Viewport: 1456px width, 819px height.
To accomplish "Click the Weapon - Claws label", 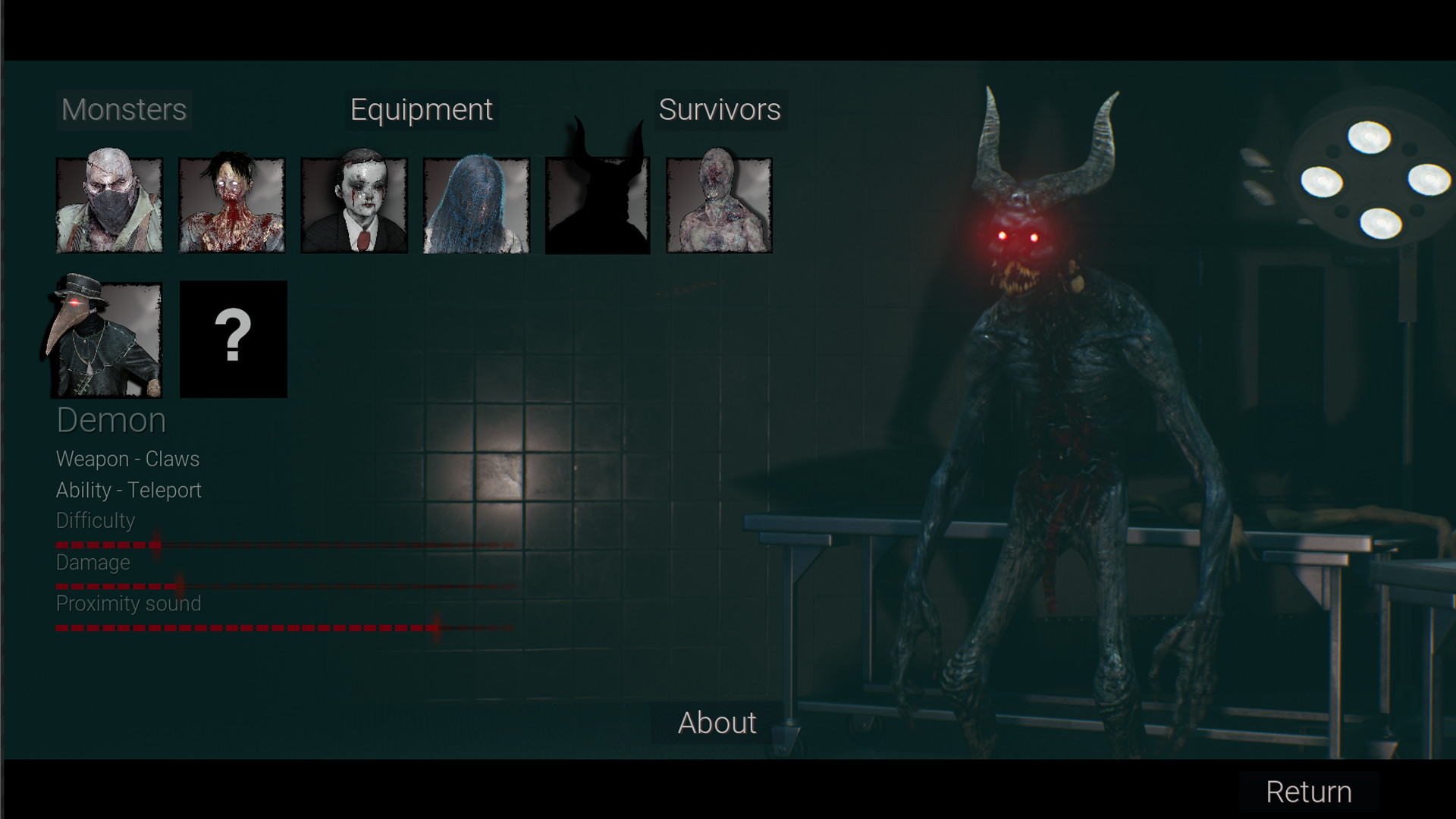I will pyautogui.click(x=127, y=459).
